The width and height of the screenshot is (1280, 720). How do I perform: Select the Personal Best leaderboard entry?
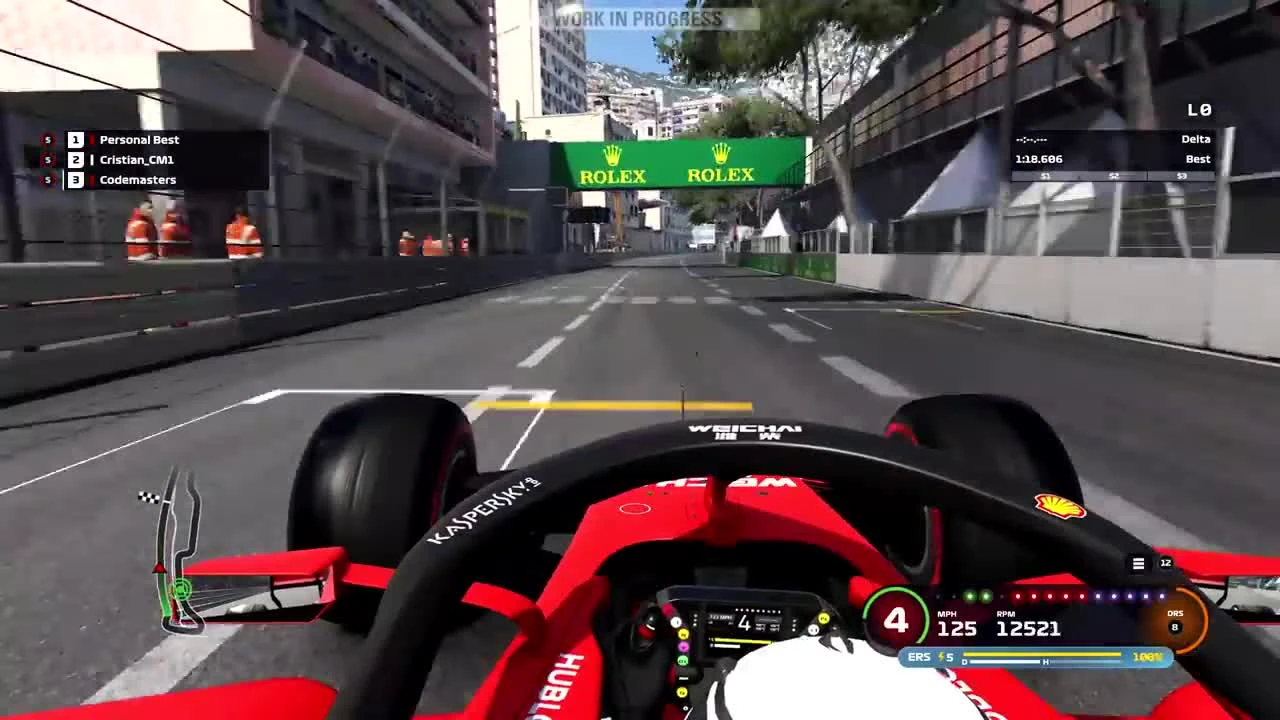[140, 140]
